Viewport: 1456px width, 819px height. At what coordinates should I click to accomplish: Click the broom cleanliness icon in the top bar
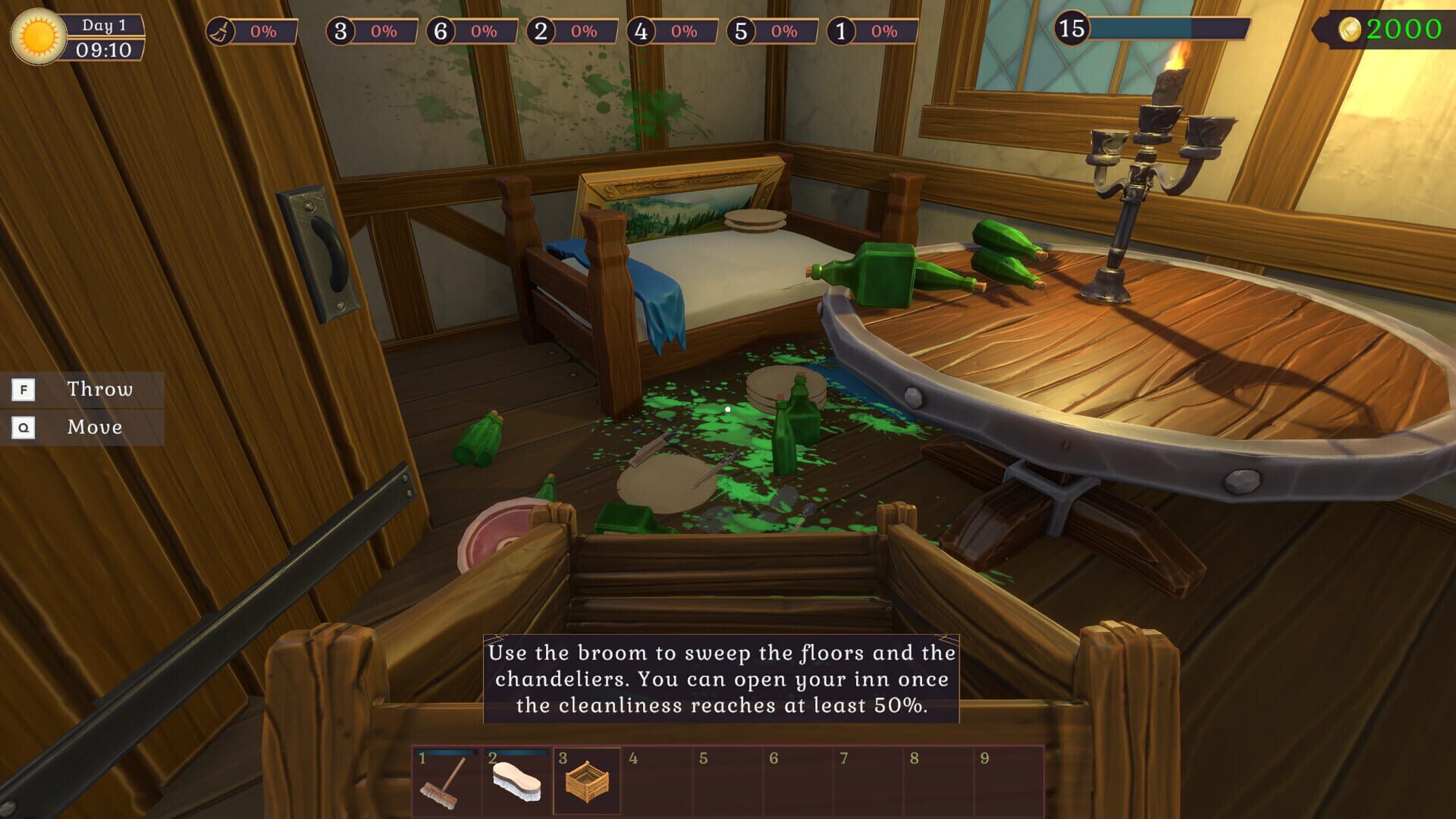(x=222, y=31)
